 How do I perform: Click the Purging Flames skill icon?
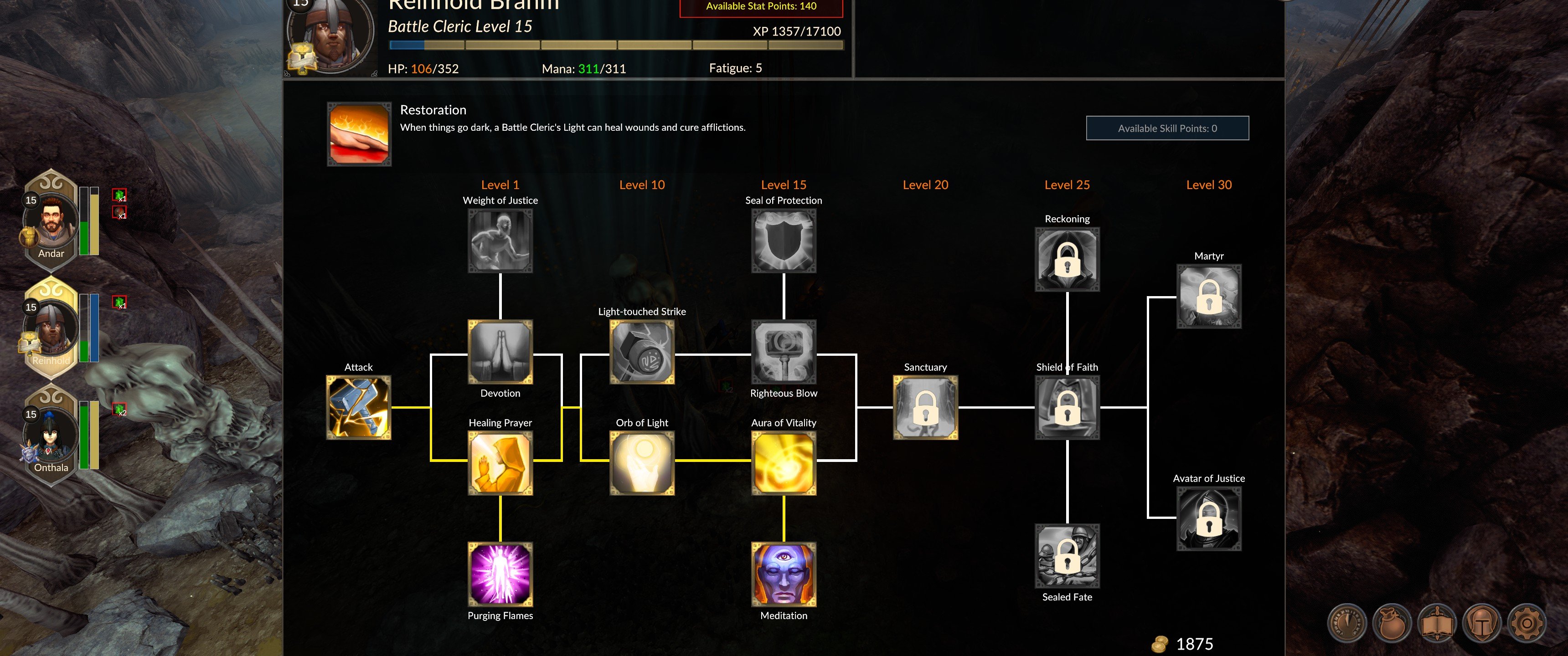tap(500, 574)
